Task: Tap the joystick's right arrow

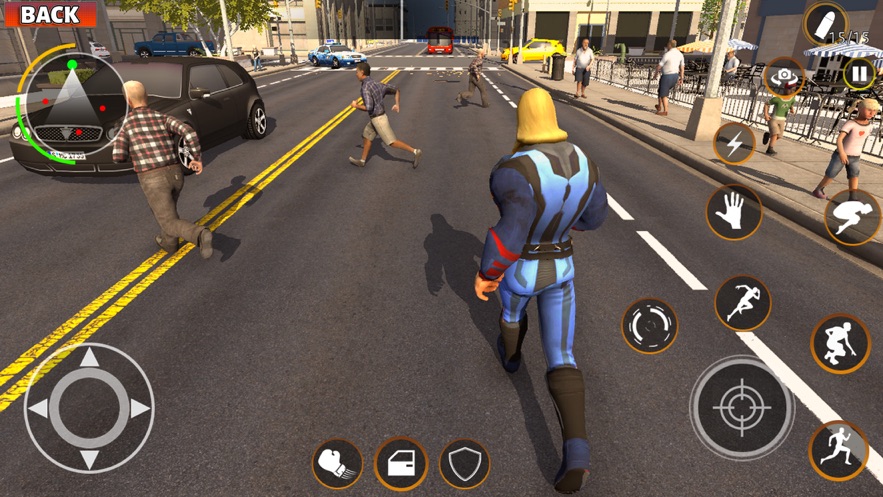Action: tap(139, 408)
